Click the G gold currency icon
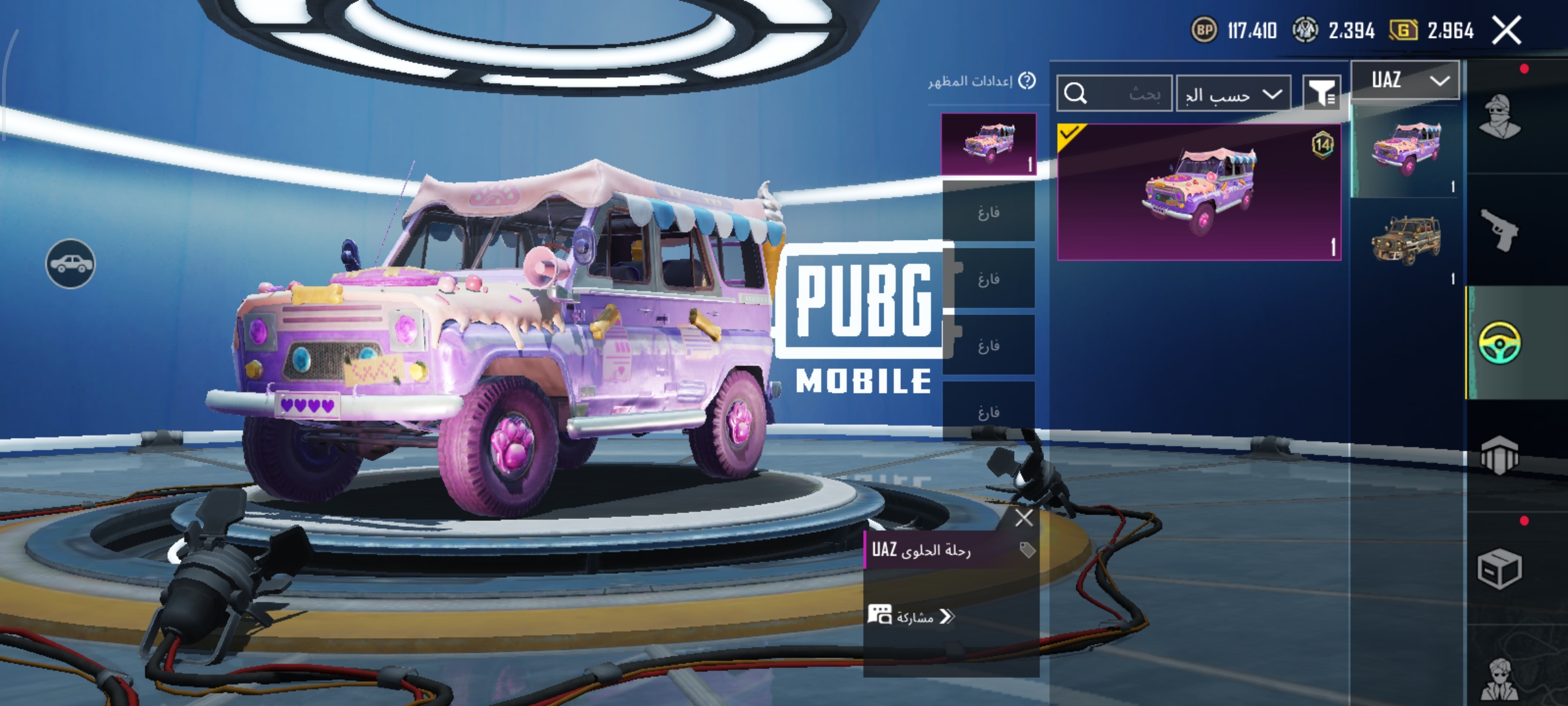The height and width of the screenshot is (706, 1568). point(1403,30)
